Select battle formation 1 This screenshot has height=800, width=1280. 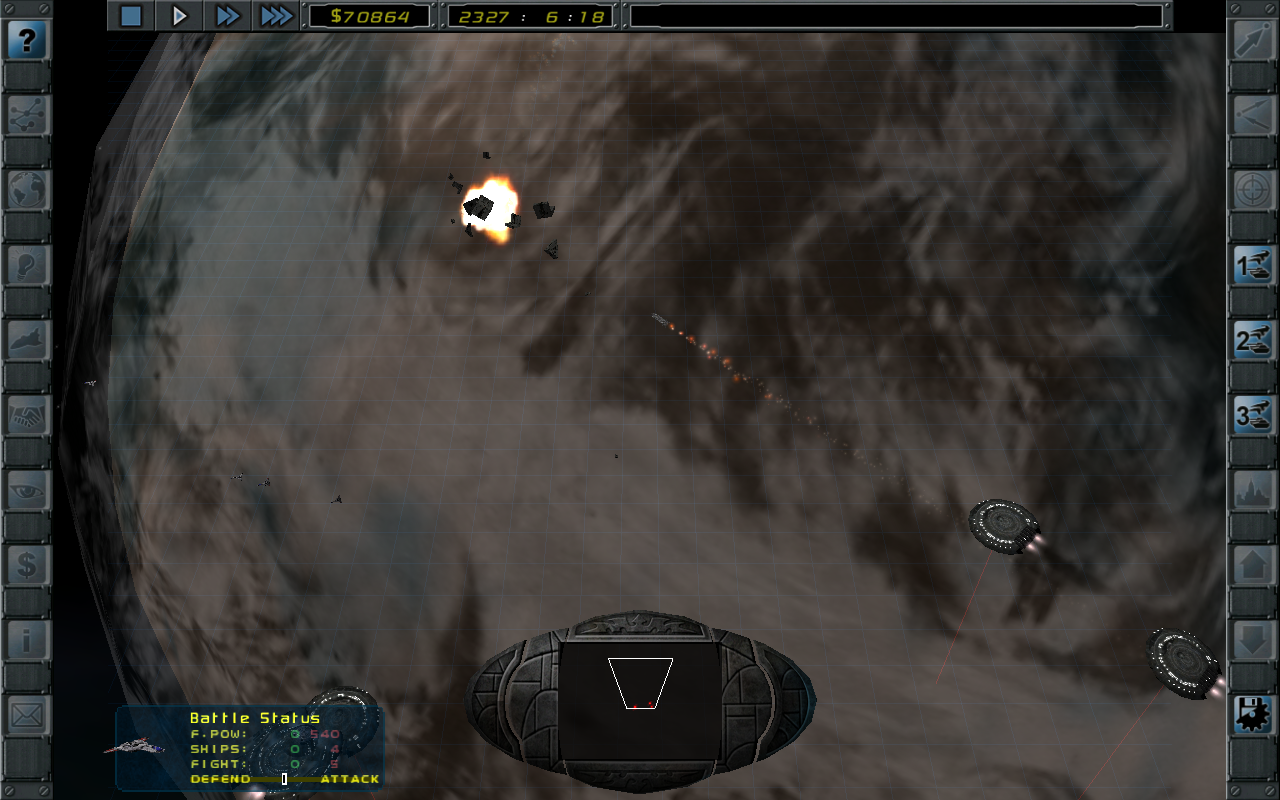point(1253,266)
